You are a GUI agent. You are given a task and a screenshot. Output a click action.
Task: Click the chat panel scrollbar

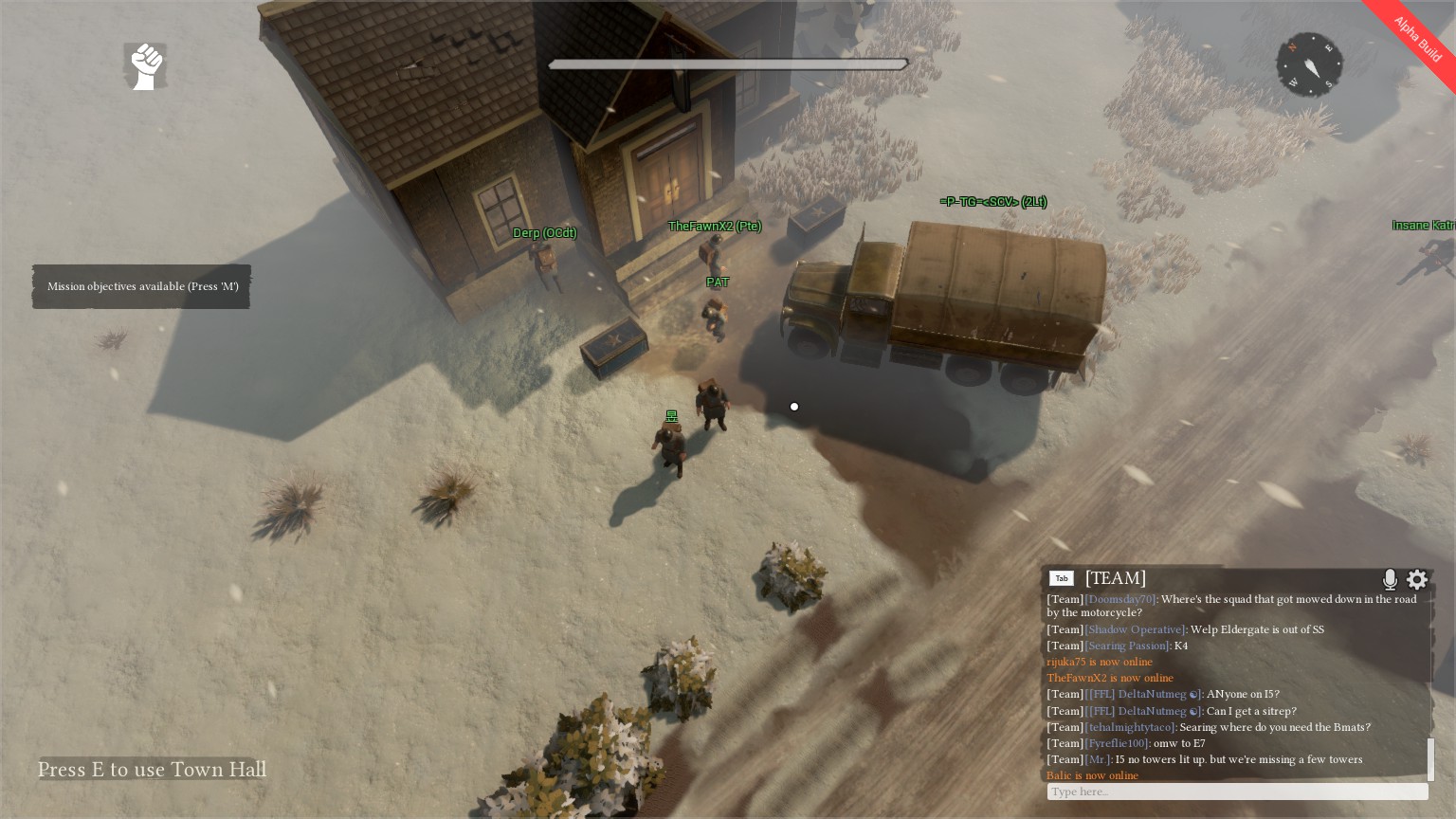tap(1431, 758)
